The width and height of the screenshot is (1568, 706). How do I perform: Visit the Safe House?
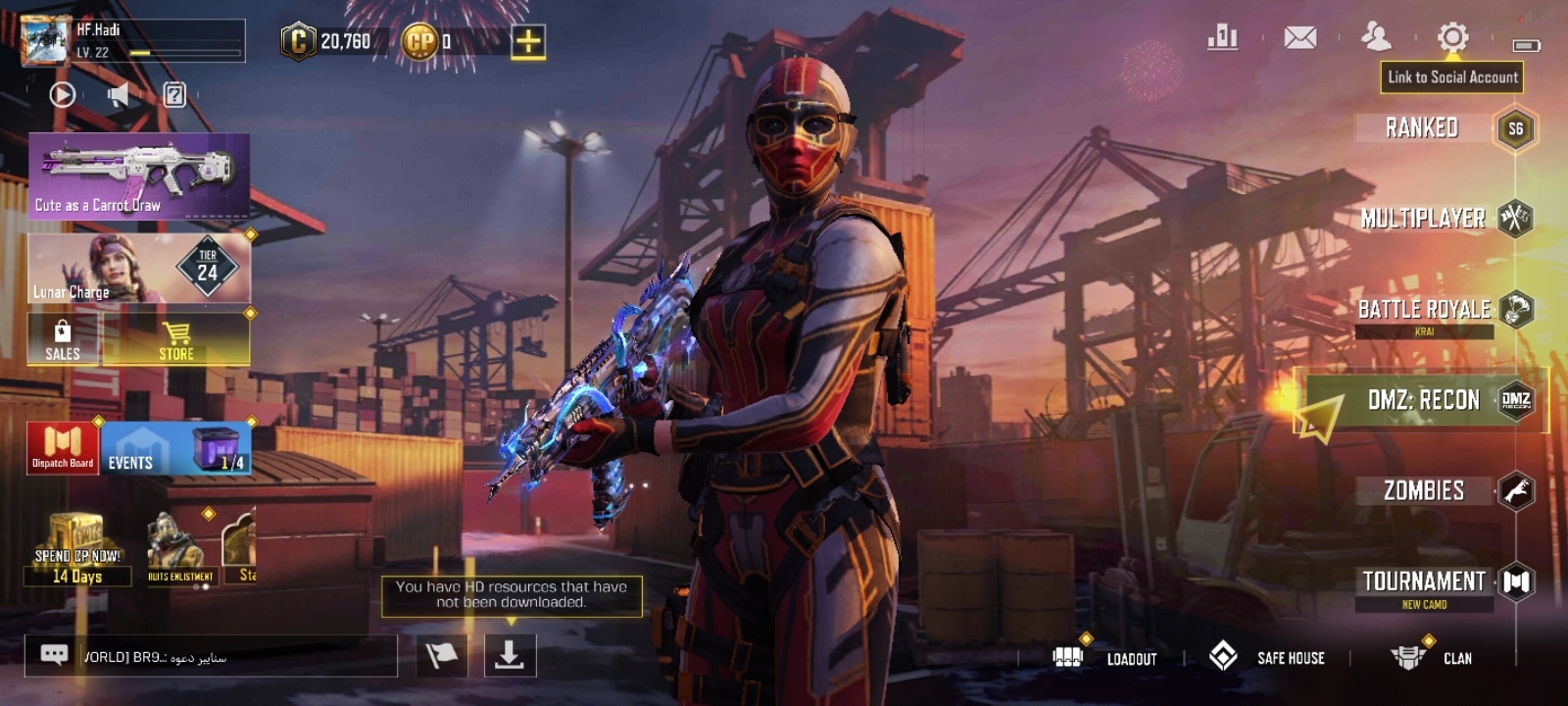(x=1267, y=657)
